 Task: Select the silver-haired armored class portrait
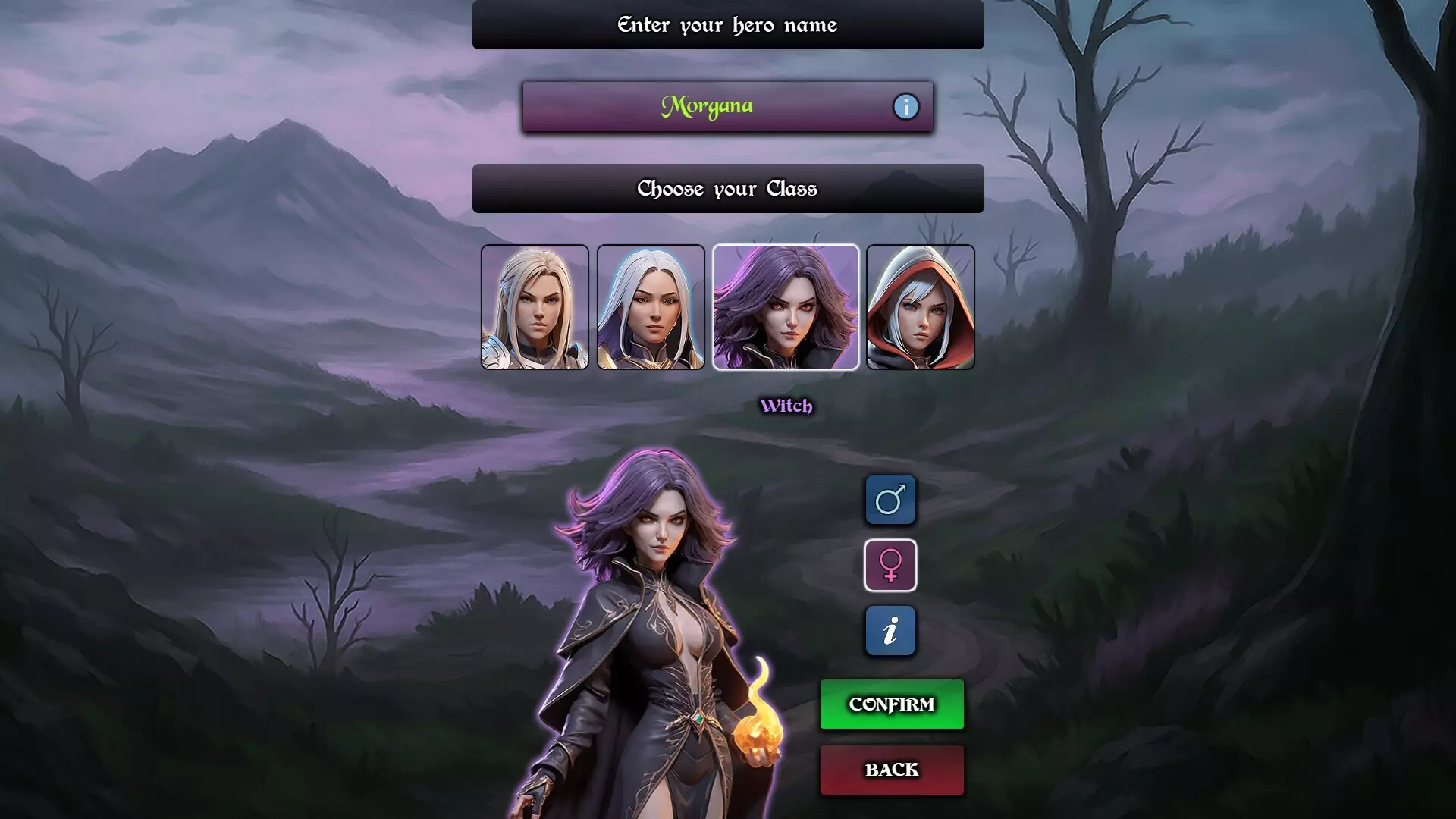(x=651, y=306)
